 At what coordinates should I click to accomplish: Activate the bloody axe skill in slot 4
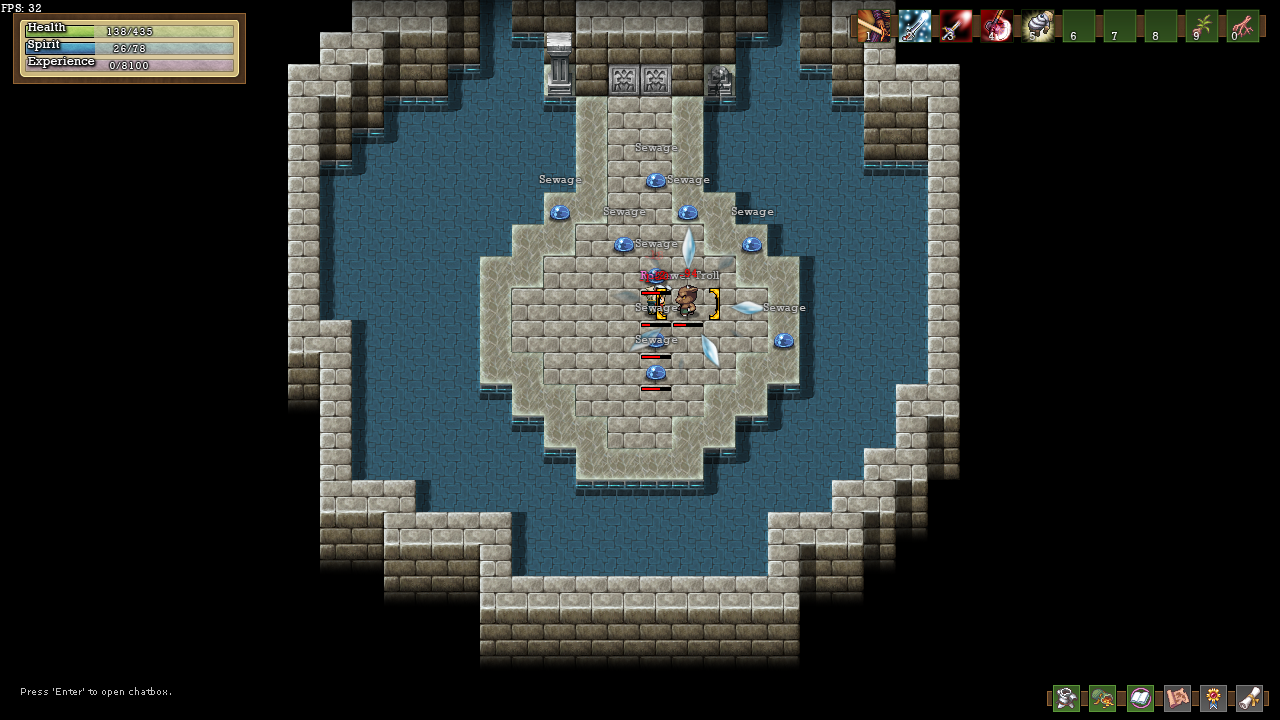tap(997, 26)
